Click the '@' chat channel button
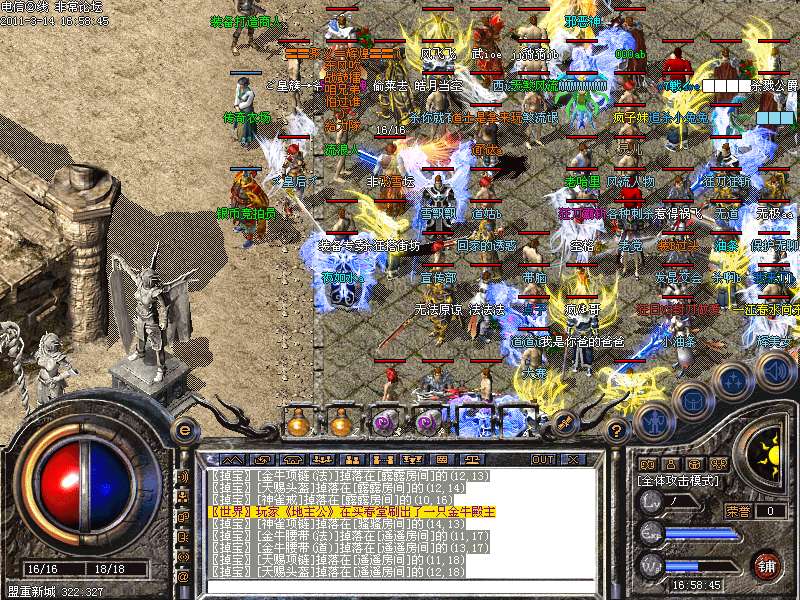Viewport: 800px width, 600px height. pos(183,577)
